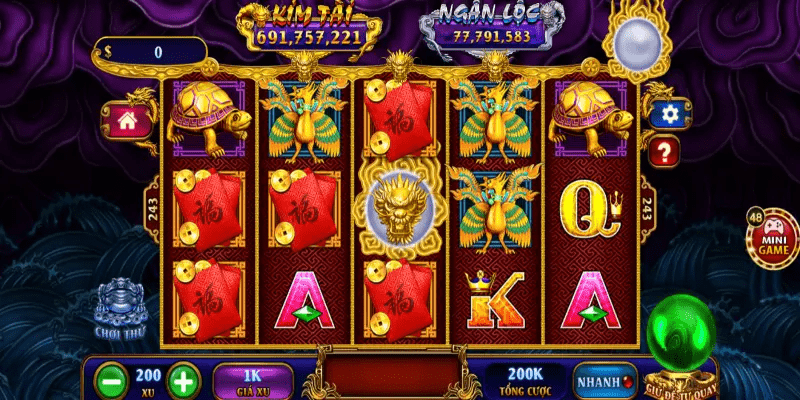Change the 1K Giá Xu coin value

[x=253, y=380]
